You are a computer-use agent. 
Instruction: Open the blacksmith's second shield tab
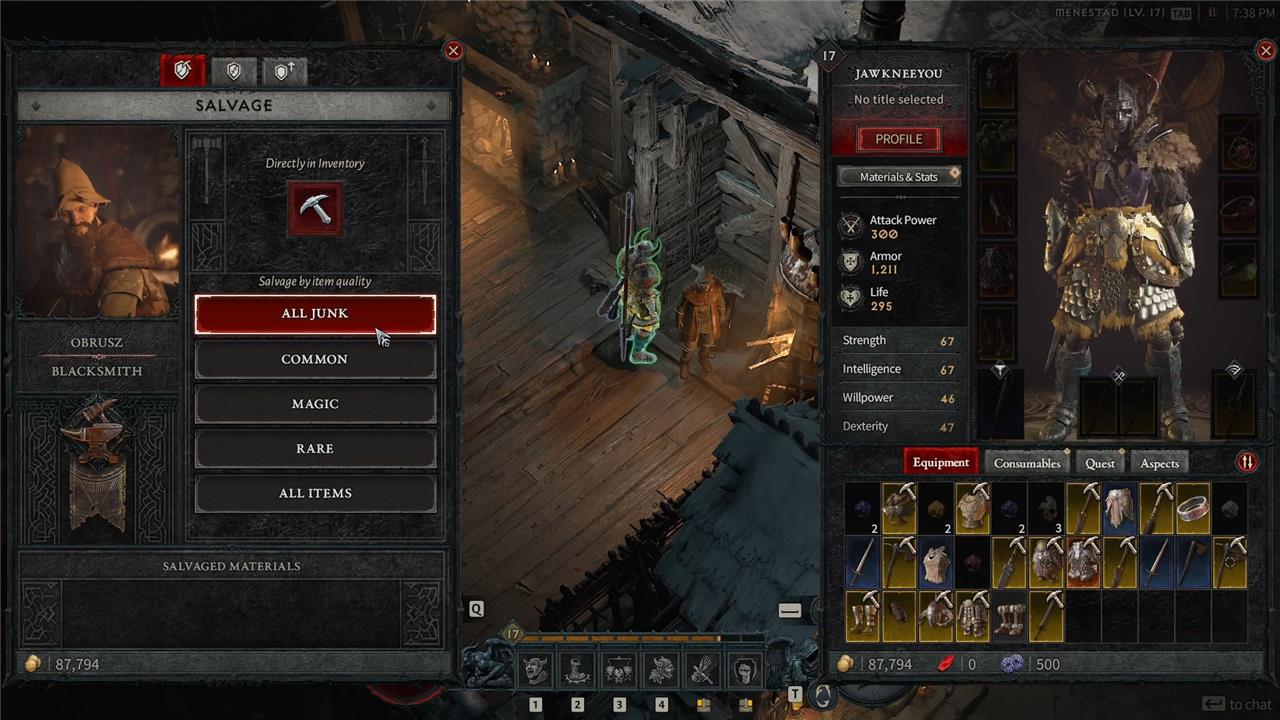[x=234, y=71]
